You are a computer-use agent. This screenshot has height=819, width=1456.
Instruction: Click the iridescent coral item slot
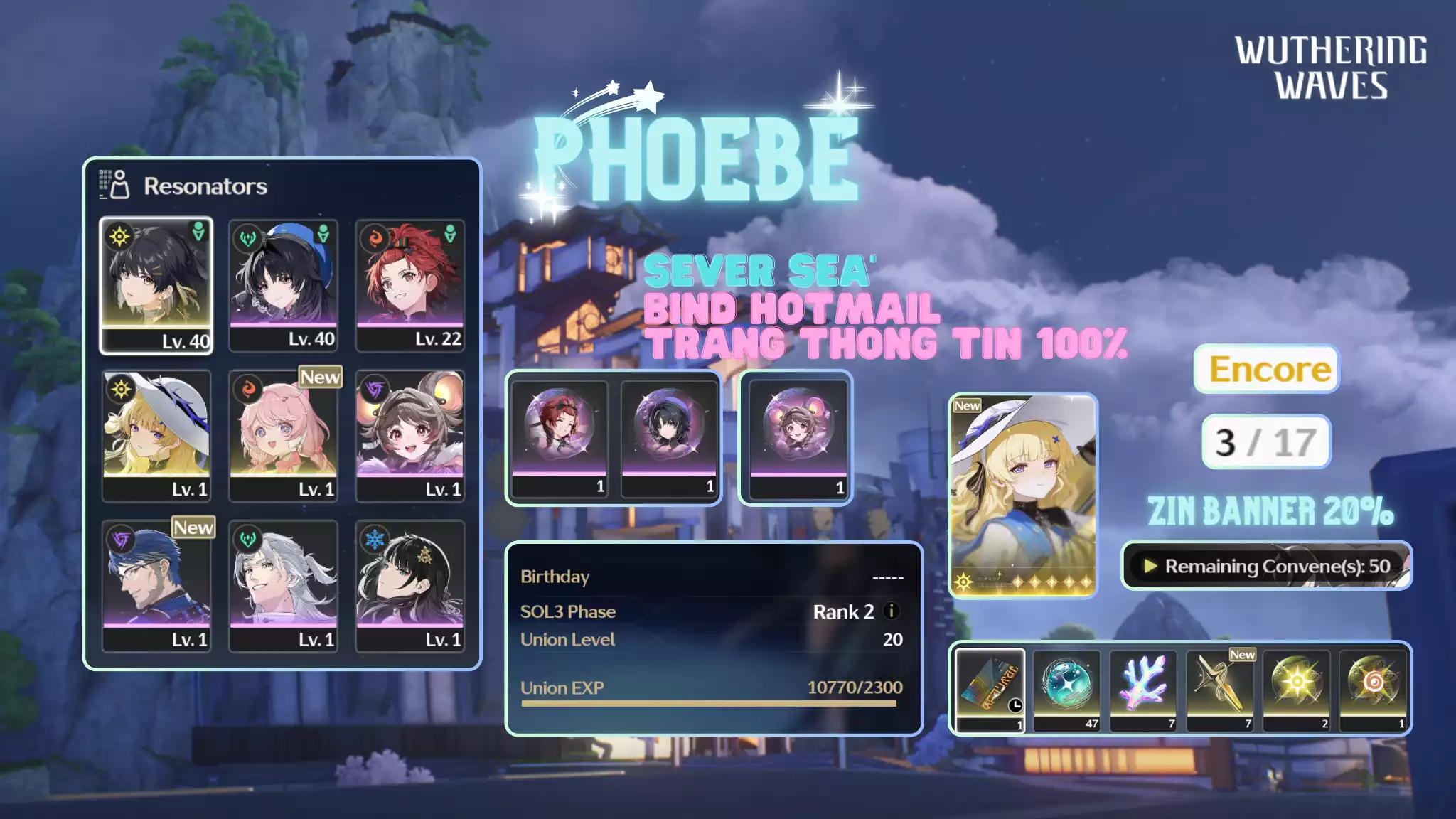(1143, 688)
